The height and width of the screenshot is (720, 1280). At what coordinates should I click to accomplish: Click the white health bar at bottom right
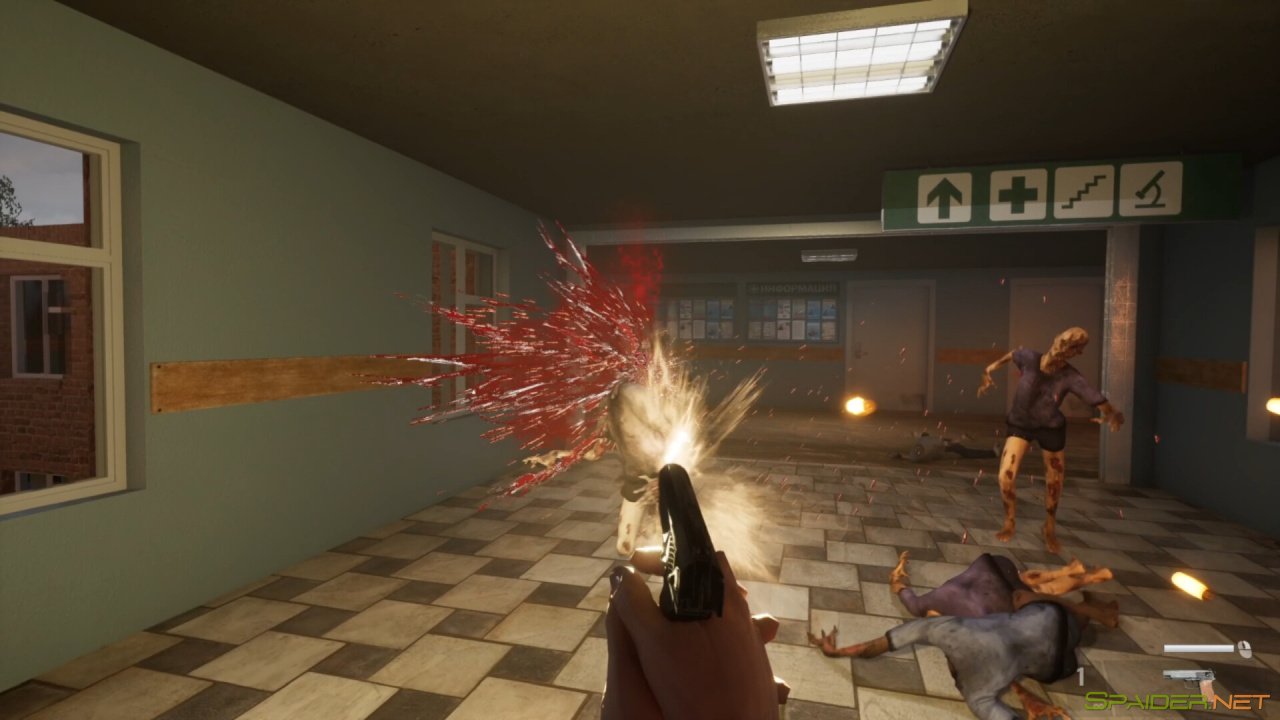pos(1200,648)
